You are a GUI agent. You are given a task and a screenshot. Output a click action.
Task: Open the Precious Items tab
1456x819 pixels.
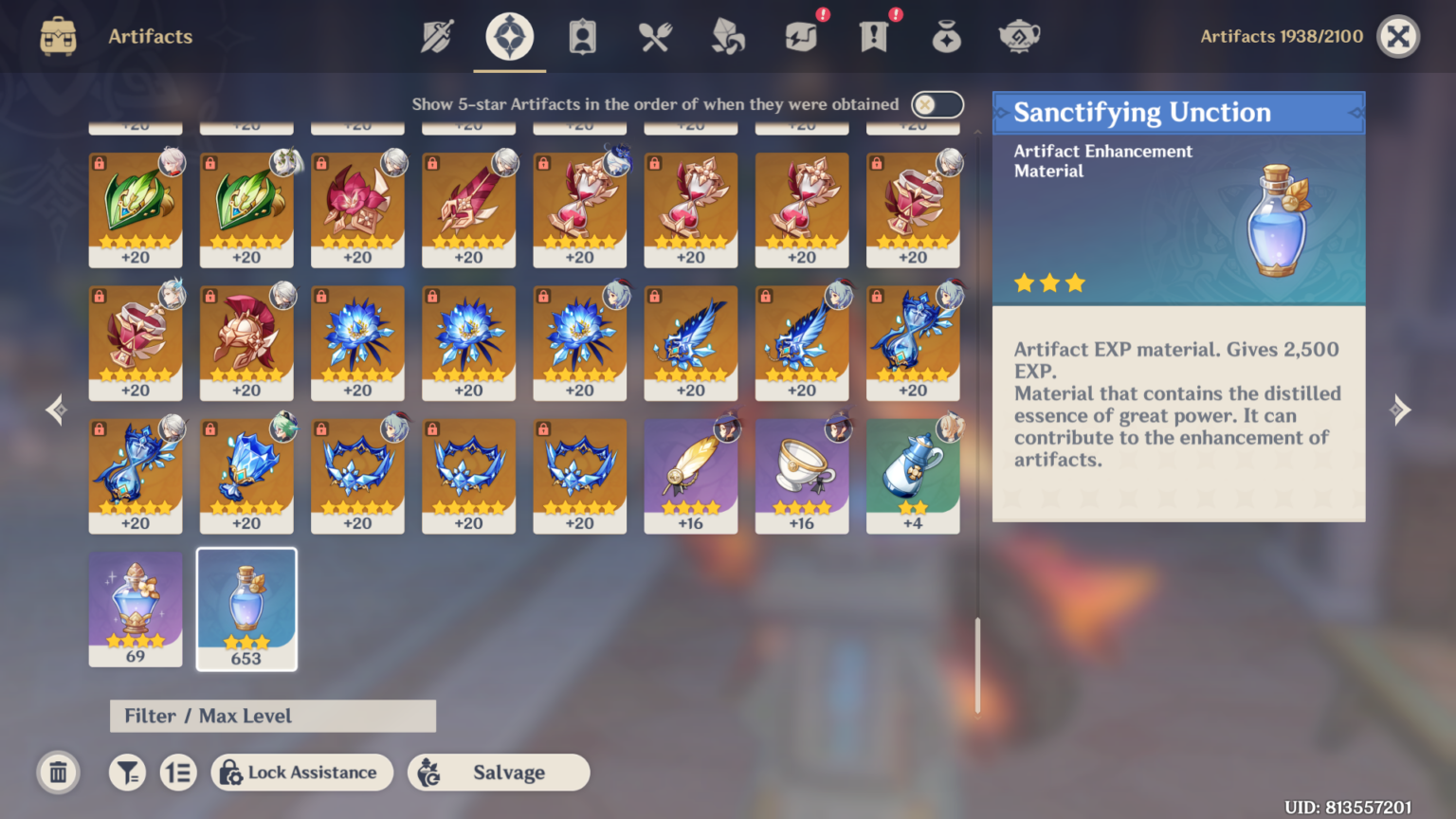pos(946,36)
